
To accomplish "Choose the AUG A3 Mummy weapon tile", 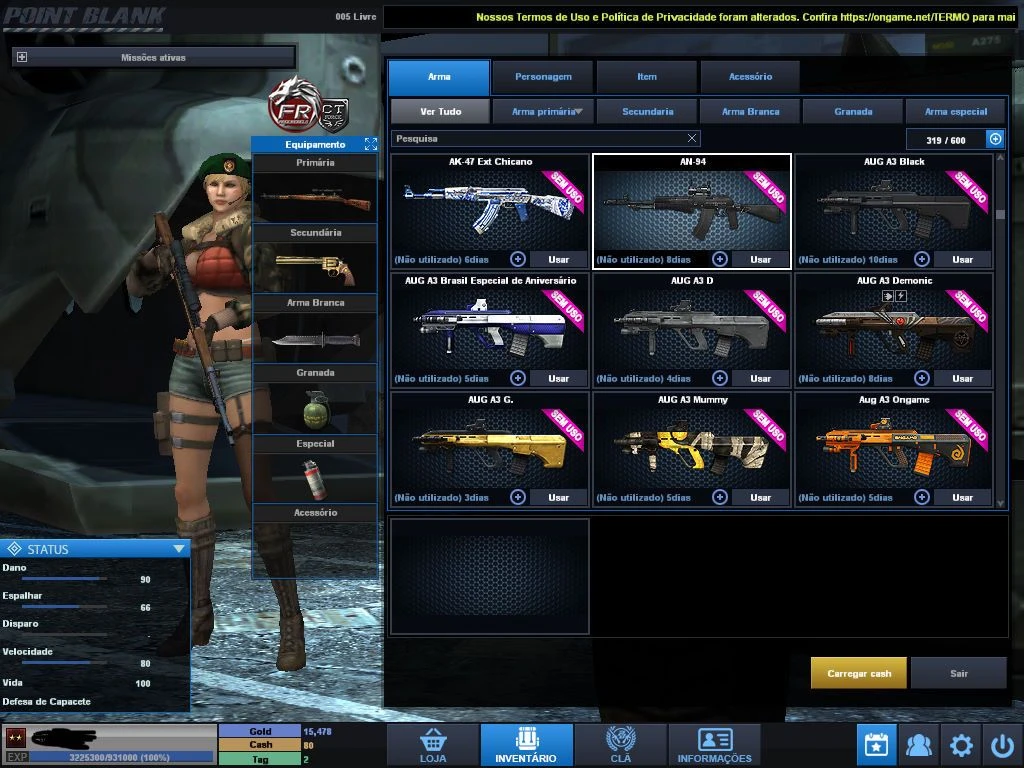I will pyautogui.click(x=692, y=442).
